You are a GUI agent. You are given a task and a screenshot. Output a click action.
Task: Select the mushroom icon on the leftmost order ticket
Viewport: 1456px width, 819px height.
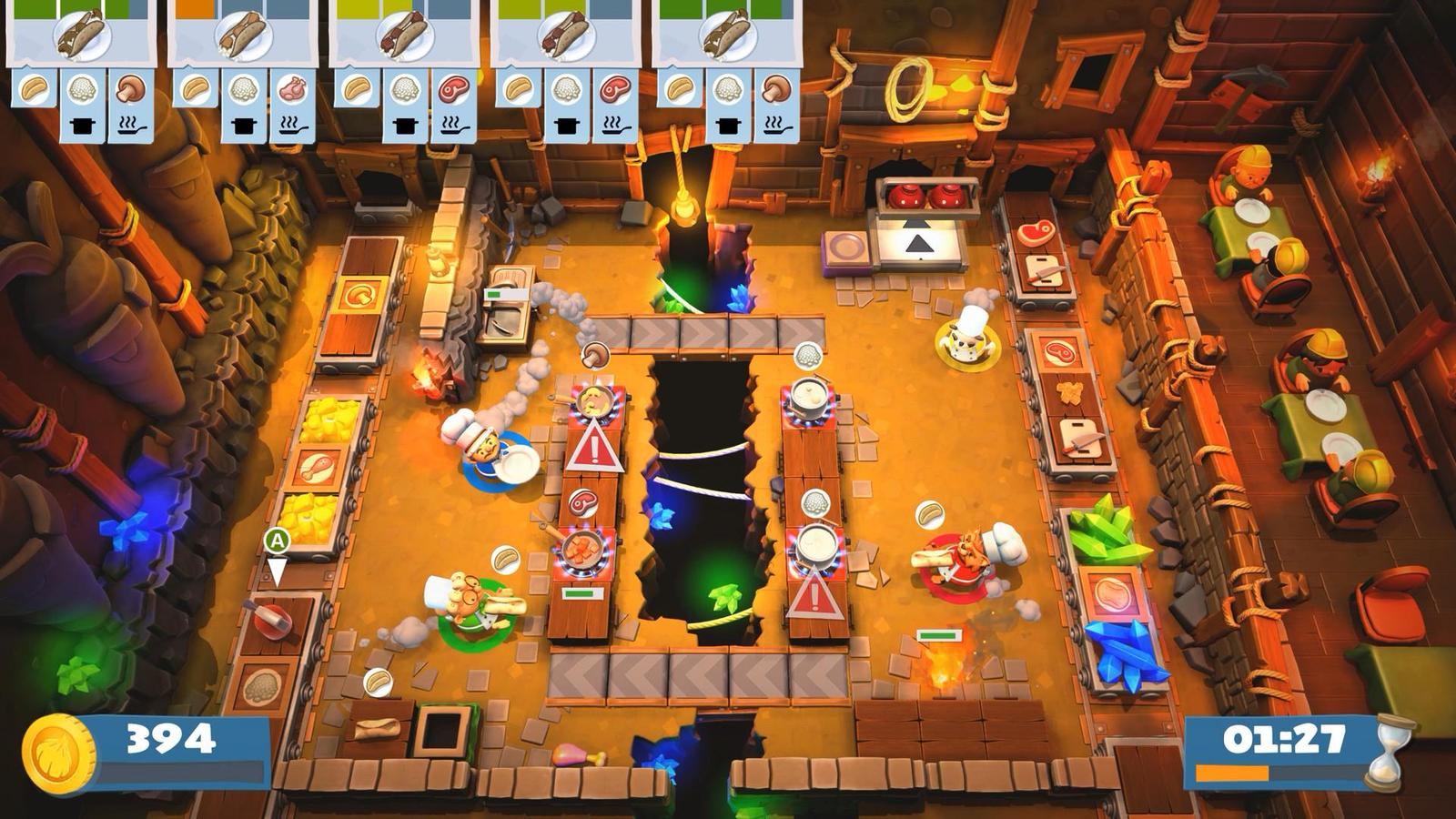[x=129, y=91]
